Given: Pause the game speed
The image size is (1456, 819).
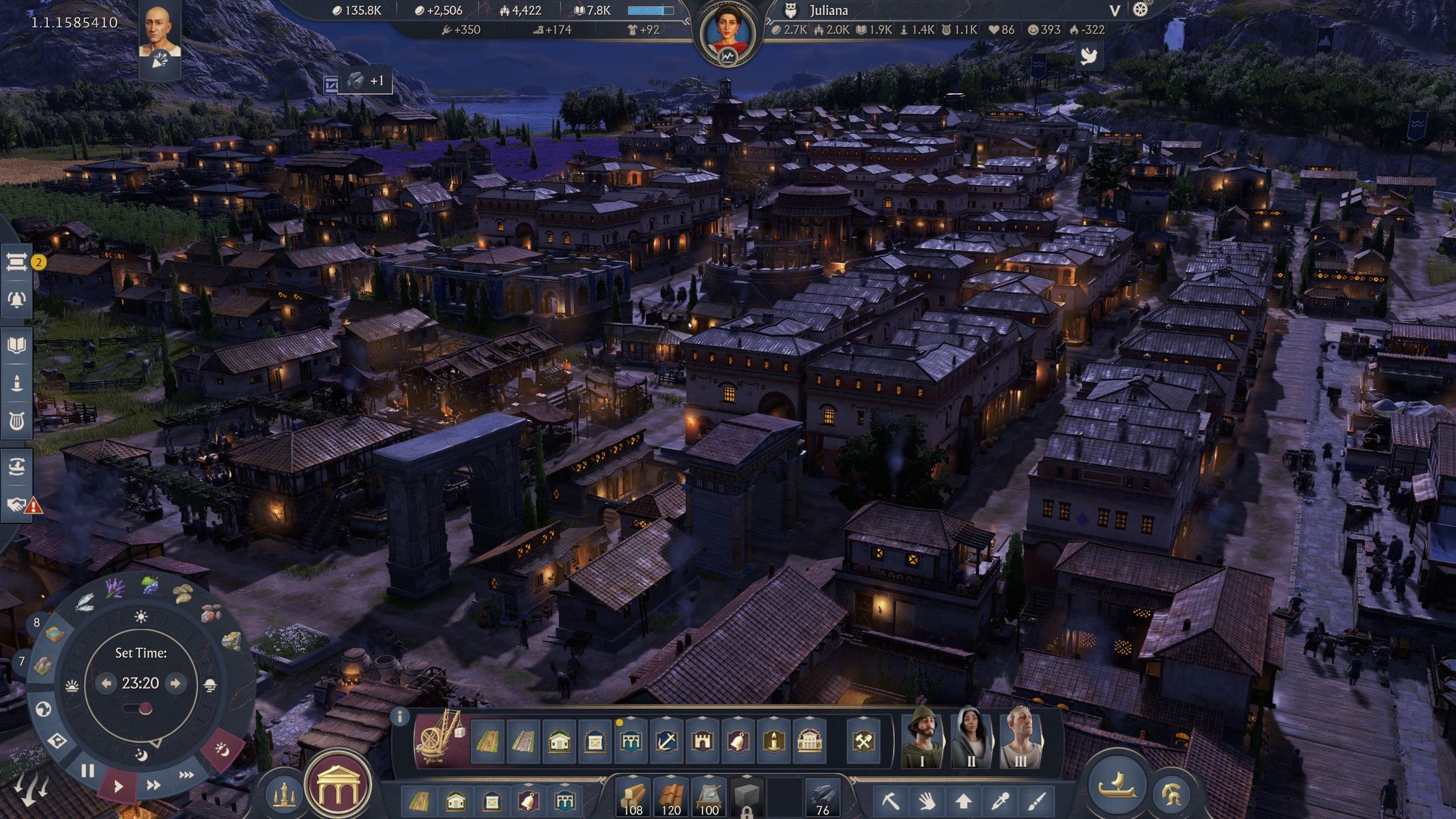Looking at the screenshot, I should [87, 771].
